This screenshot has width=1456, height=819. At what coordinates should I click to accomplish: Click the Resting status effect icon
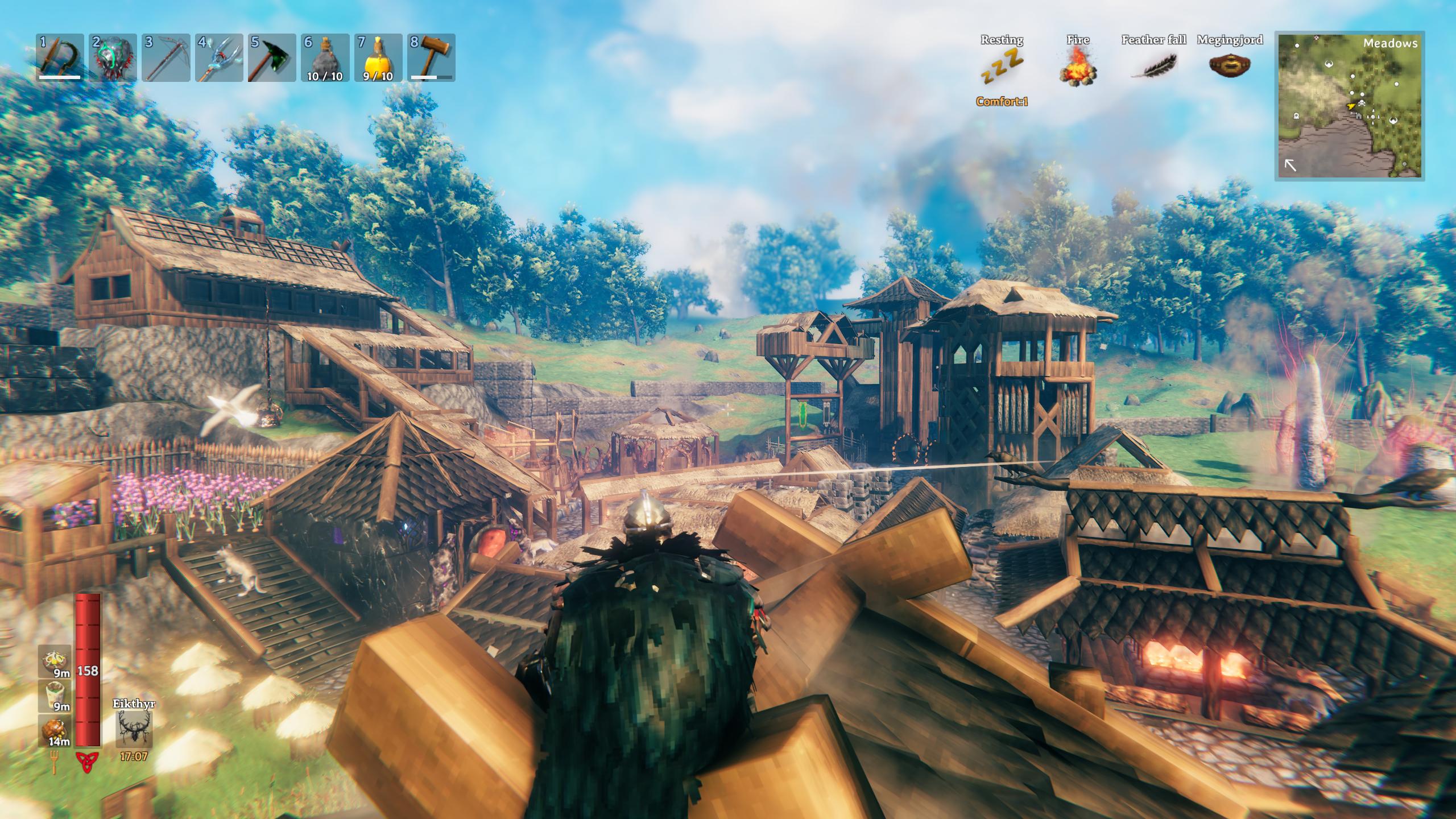click(x=1002, y=67)
